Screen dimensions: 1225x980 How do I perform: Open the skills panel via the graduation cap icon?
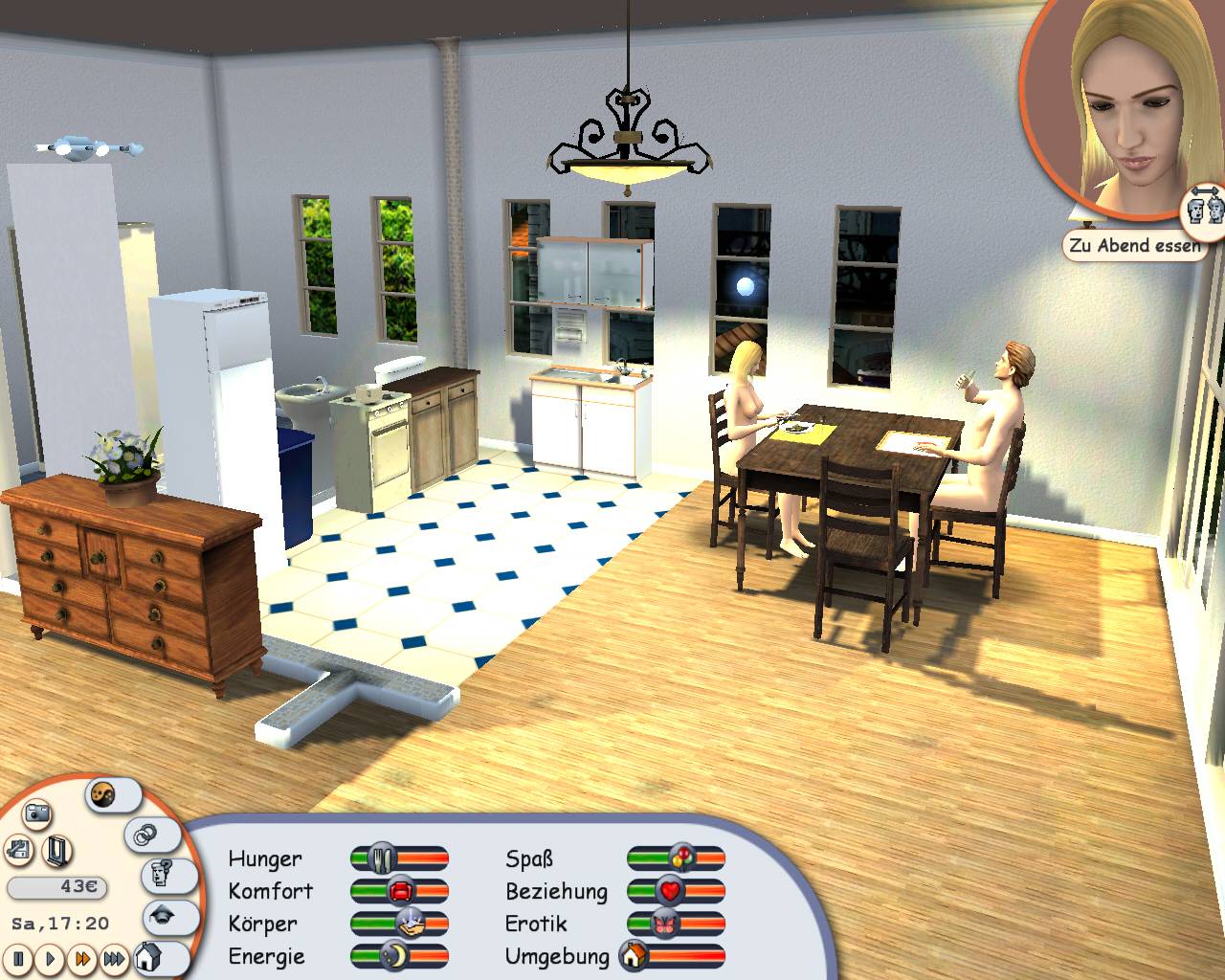(163, 917)
